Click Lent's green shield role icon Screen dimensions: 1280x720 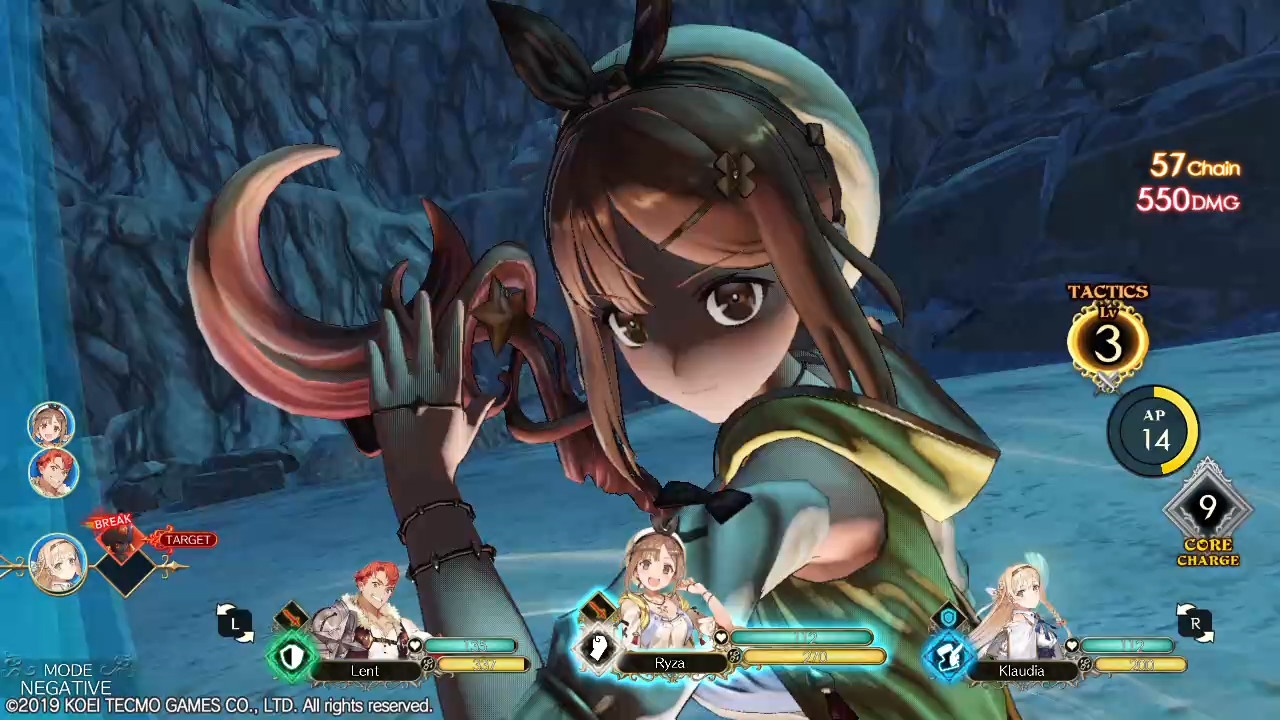pos(291,657)
